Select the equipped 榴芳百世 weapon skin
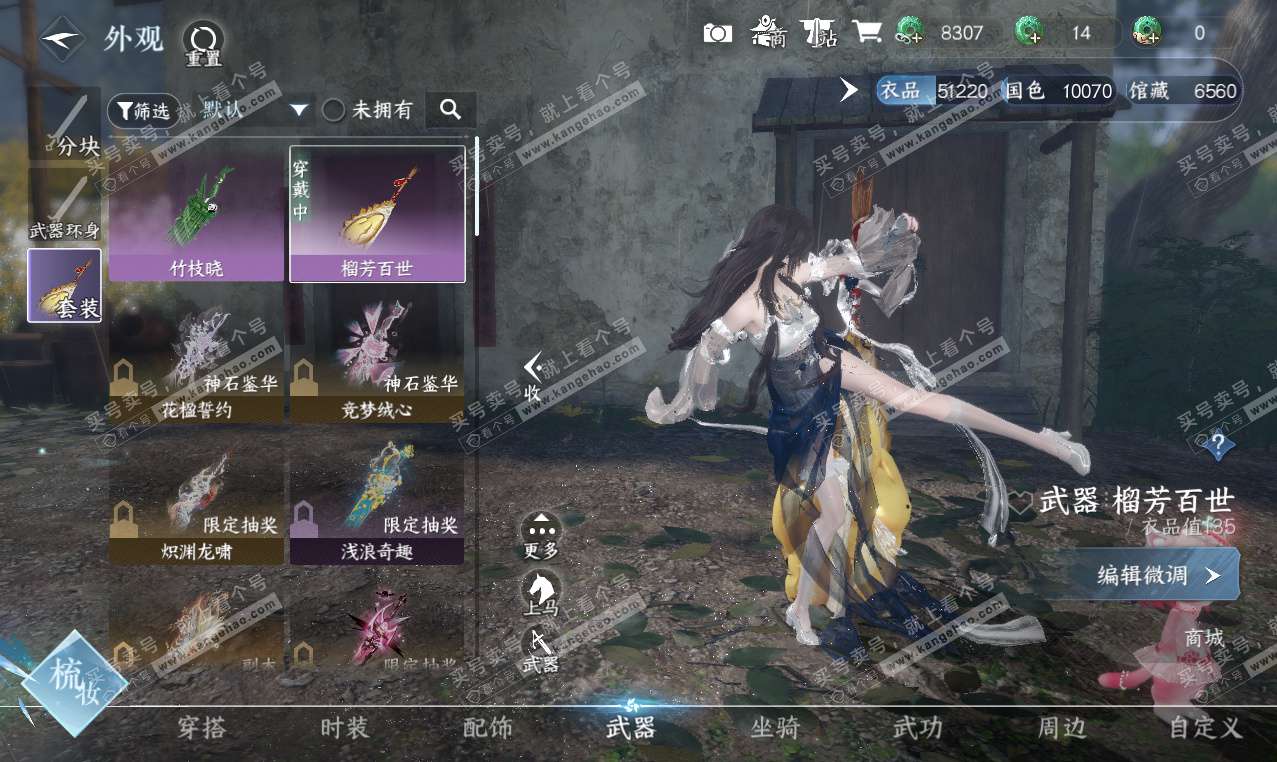1277x762 pixels. [x=376, y=214]
